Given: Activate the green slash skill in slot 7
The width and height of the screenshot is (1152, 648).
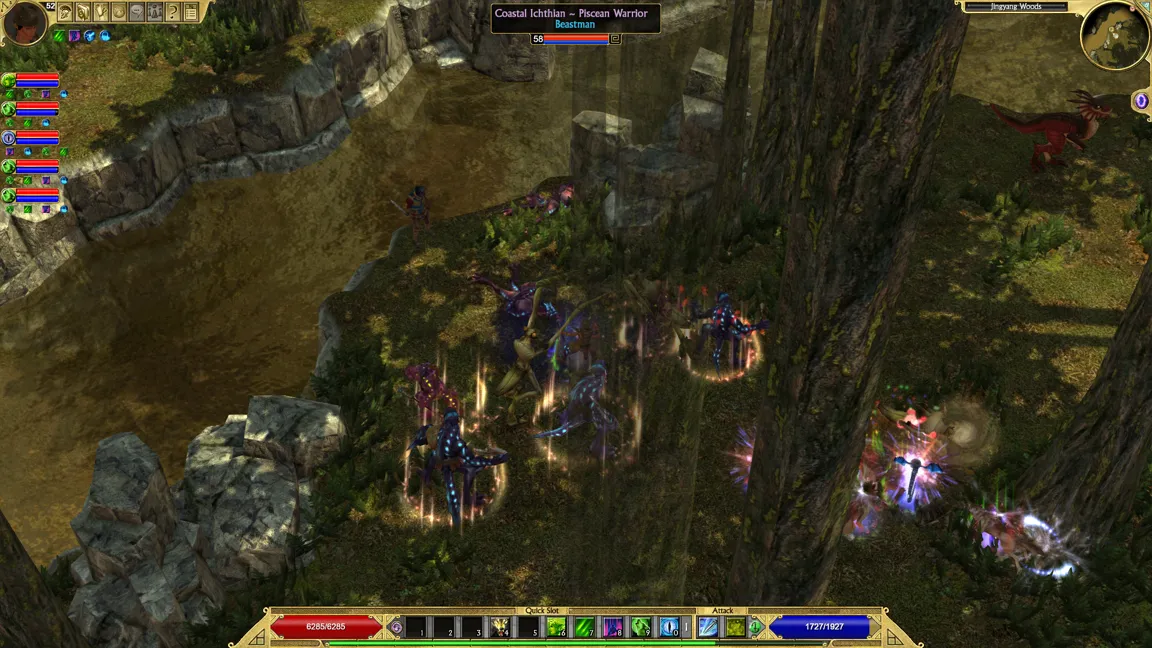Looking at the screenshot, I should tap(585, 627).
